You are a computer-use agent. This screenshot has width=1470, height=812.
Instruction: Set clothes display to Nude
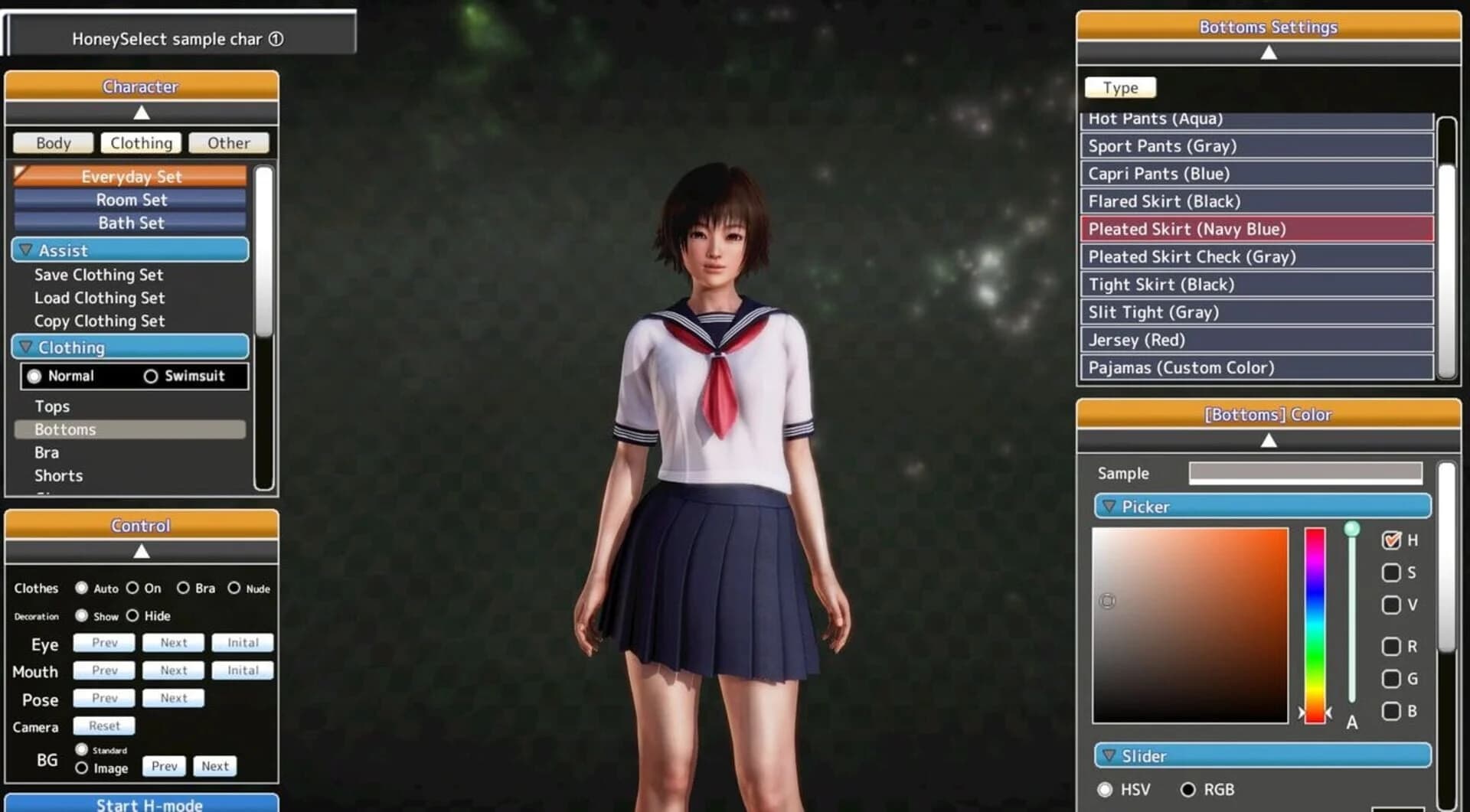(234, 588)
